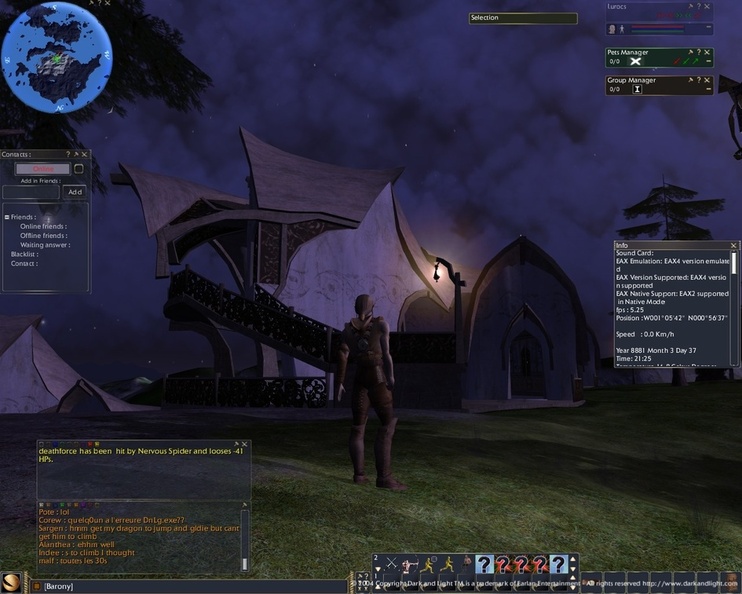Image resolution: width=742 pixels, height=594 pixels.
Task: Collapse the Friends tree in Contacts
Action: [x=6, y=217]
